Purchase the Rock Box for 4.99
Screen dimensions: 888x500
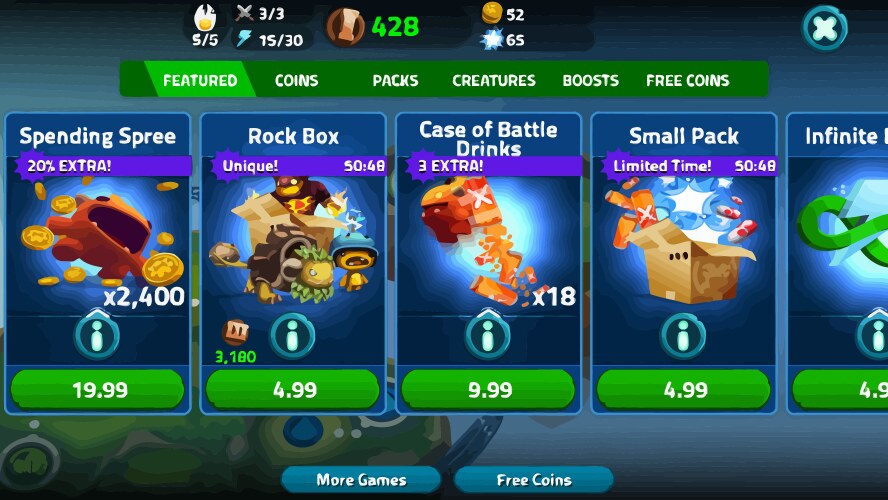(293, 389)
